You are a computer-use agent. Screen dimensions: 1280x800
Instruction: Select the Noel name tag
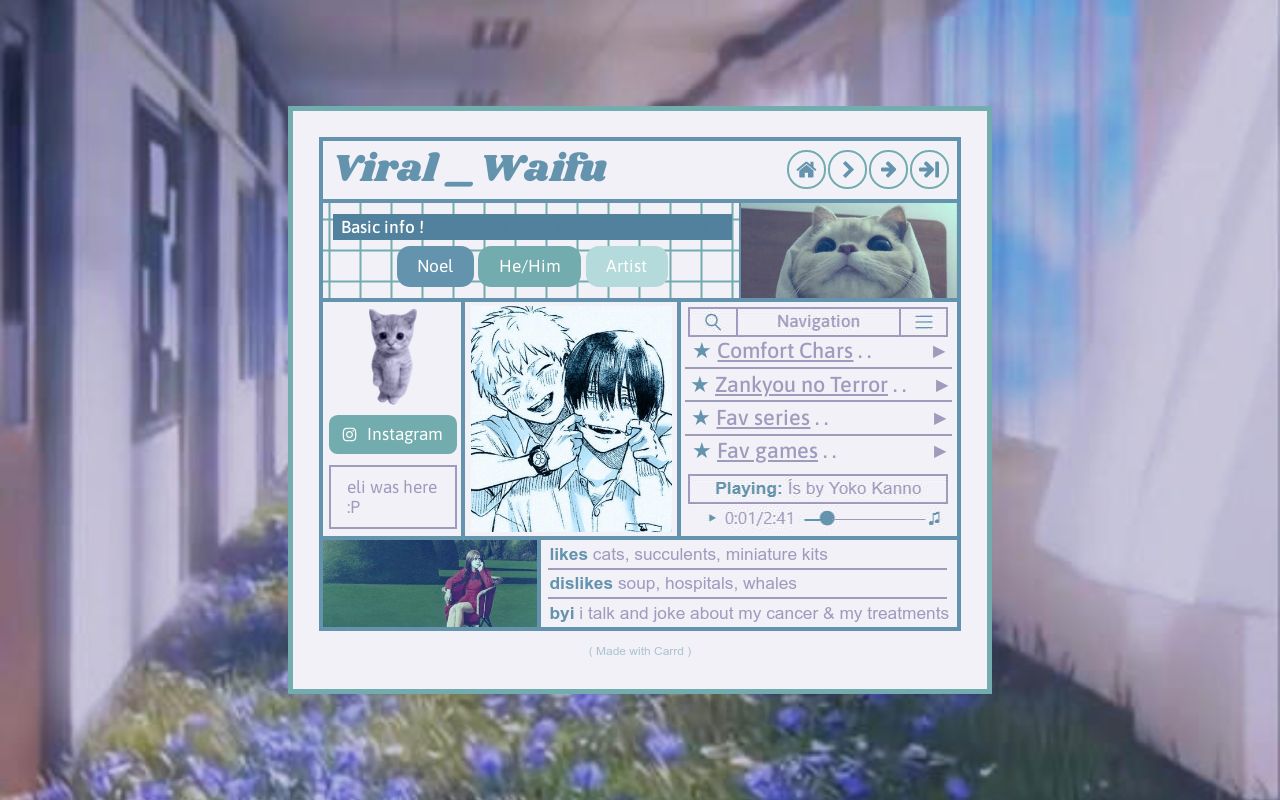435,266
